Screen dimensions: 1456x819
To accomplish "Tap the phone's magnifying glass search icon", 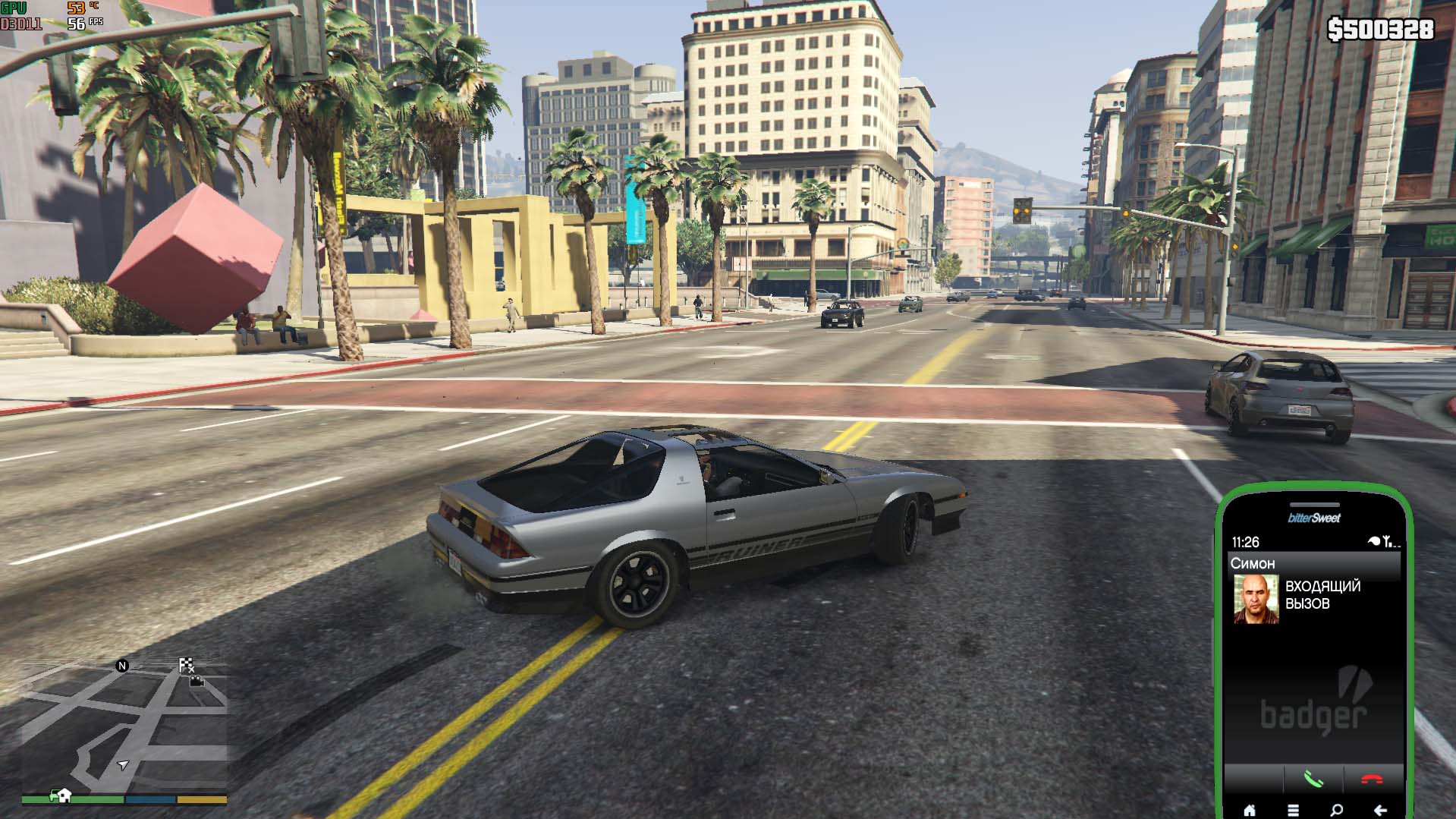I will click(x=1337, y=810).
